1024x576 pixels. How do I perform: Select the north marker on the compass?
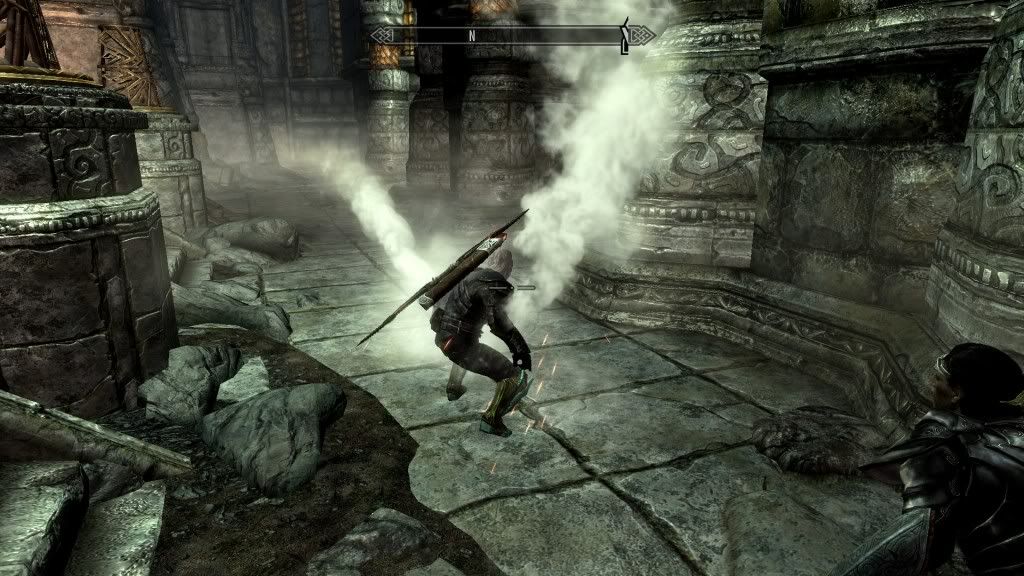tap(471, 35)
